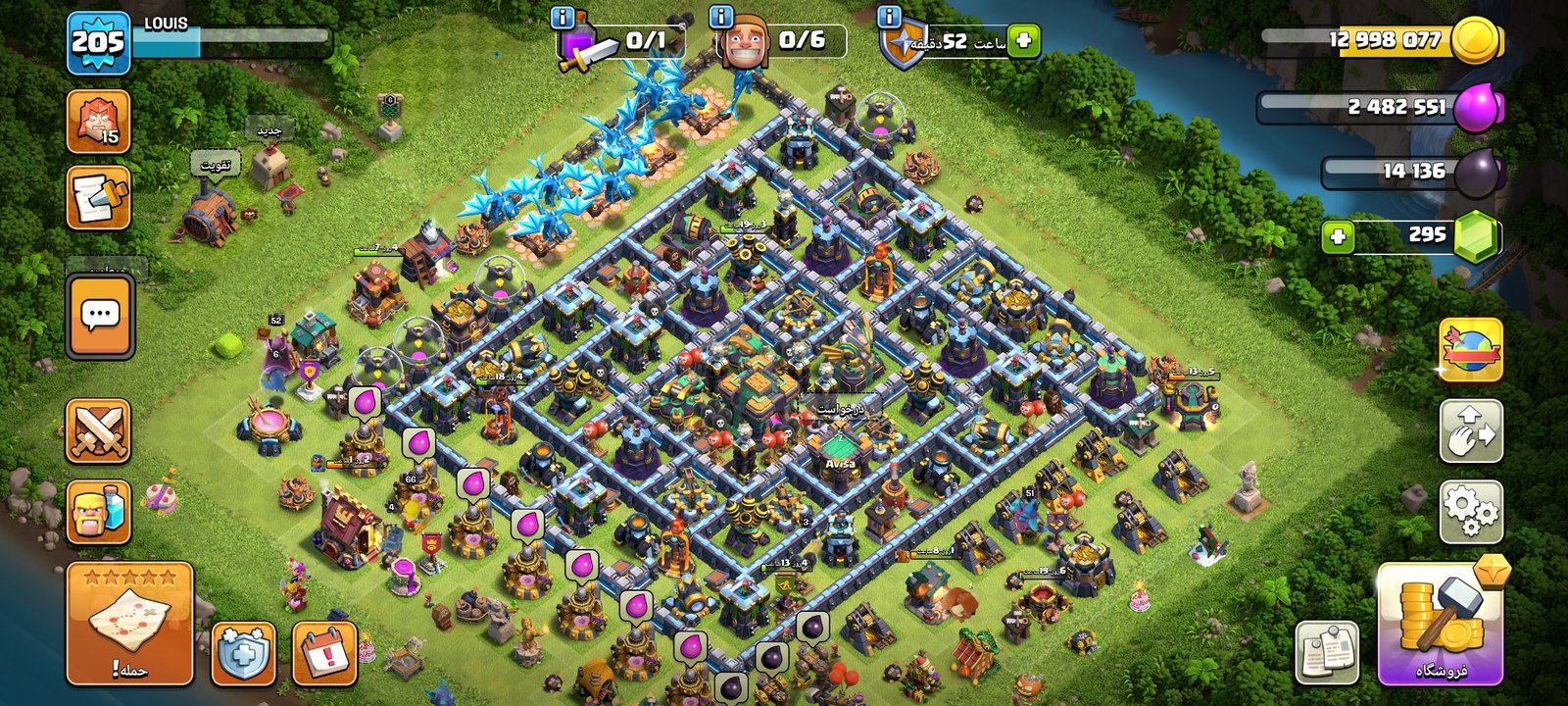Open the Settings gears button

(1471, 511)
